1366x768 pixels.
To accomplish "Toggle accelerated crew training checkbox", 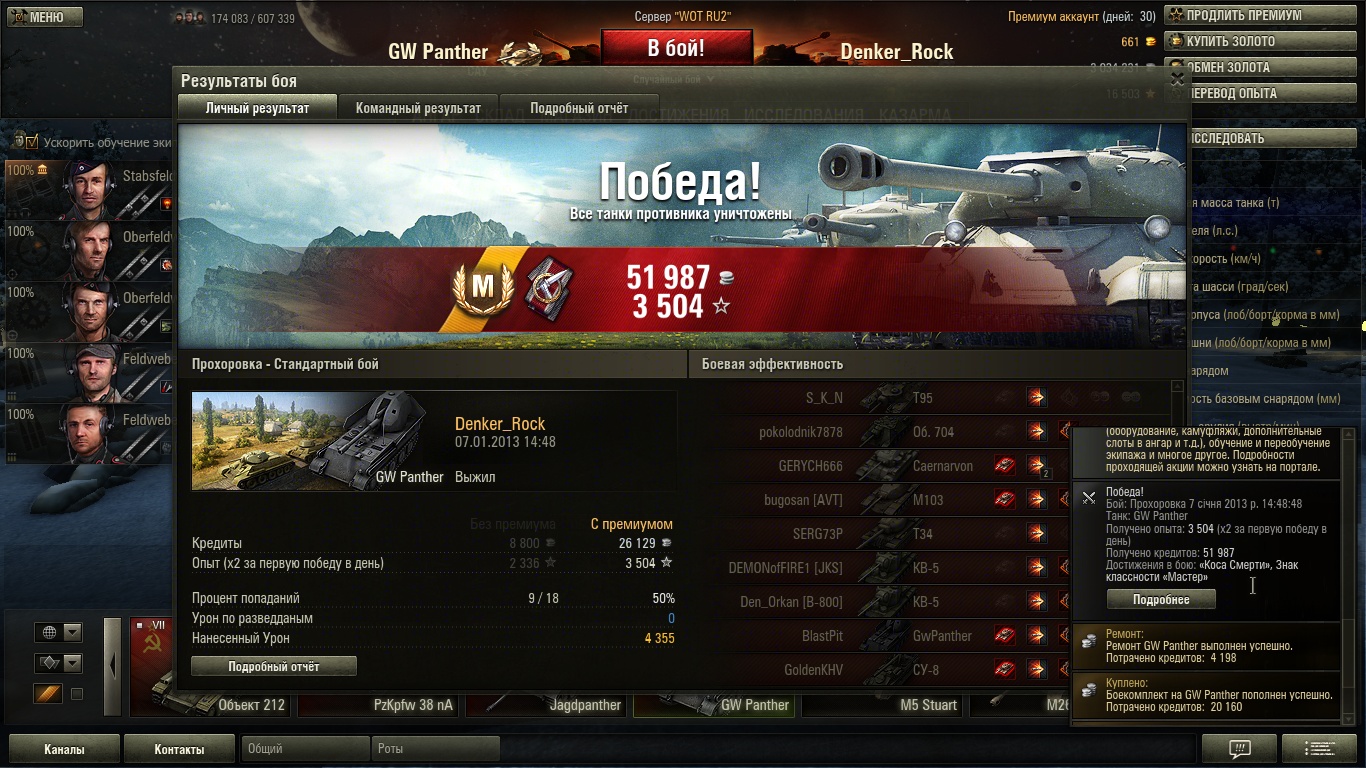I will tap(31, 142).
